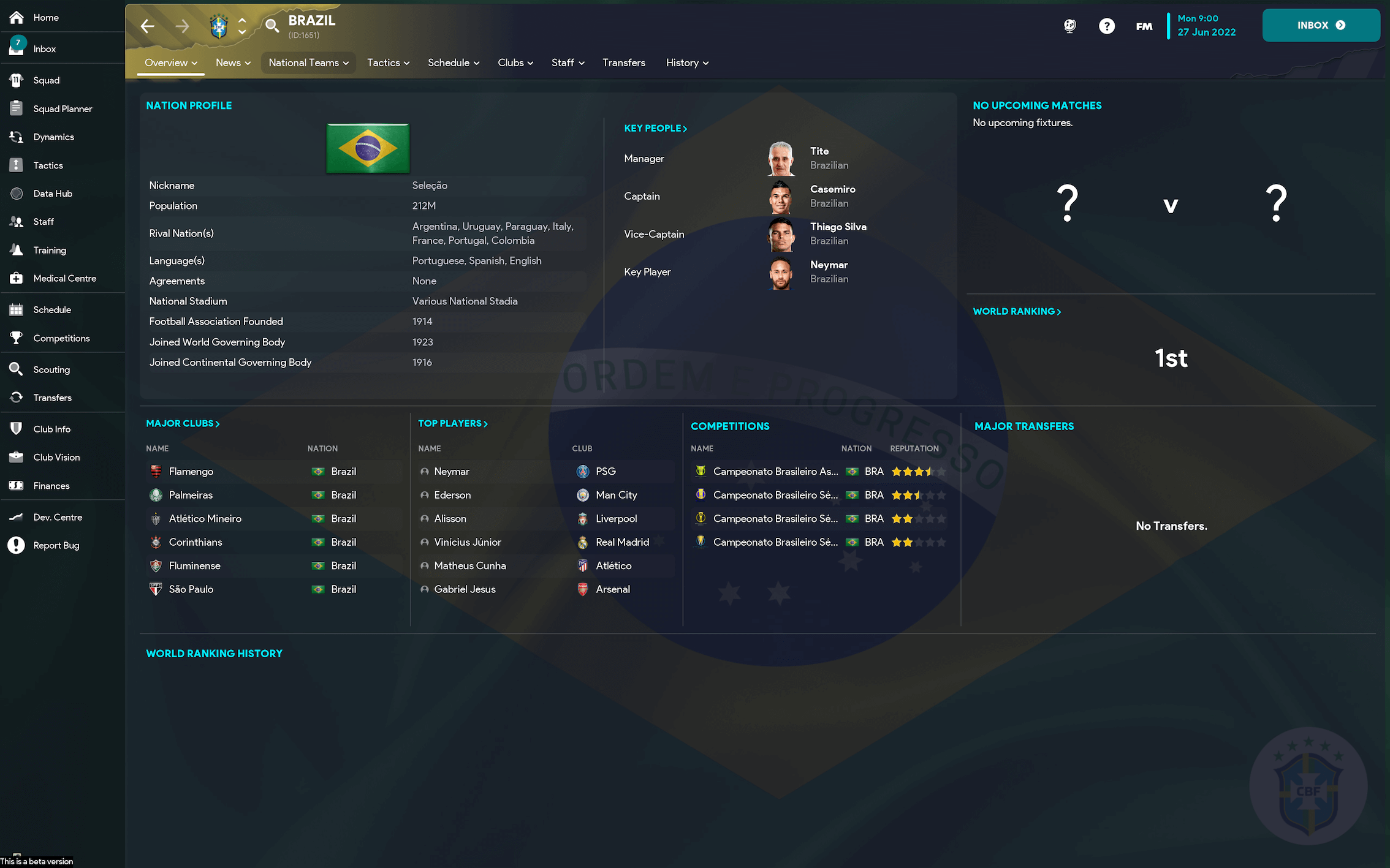Viewport: 1390px width, 868px height.
Task: Open the Clubs dropdown menu
Action: [515, 62]
